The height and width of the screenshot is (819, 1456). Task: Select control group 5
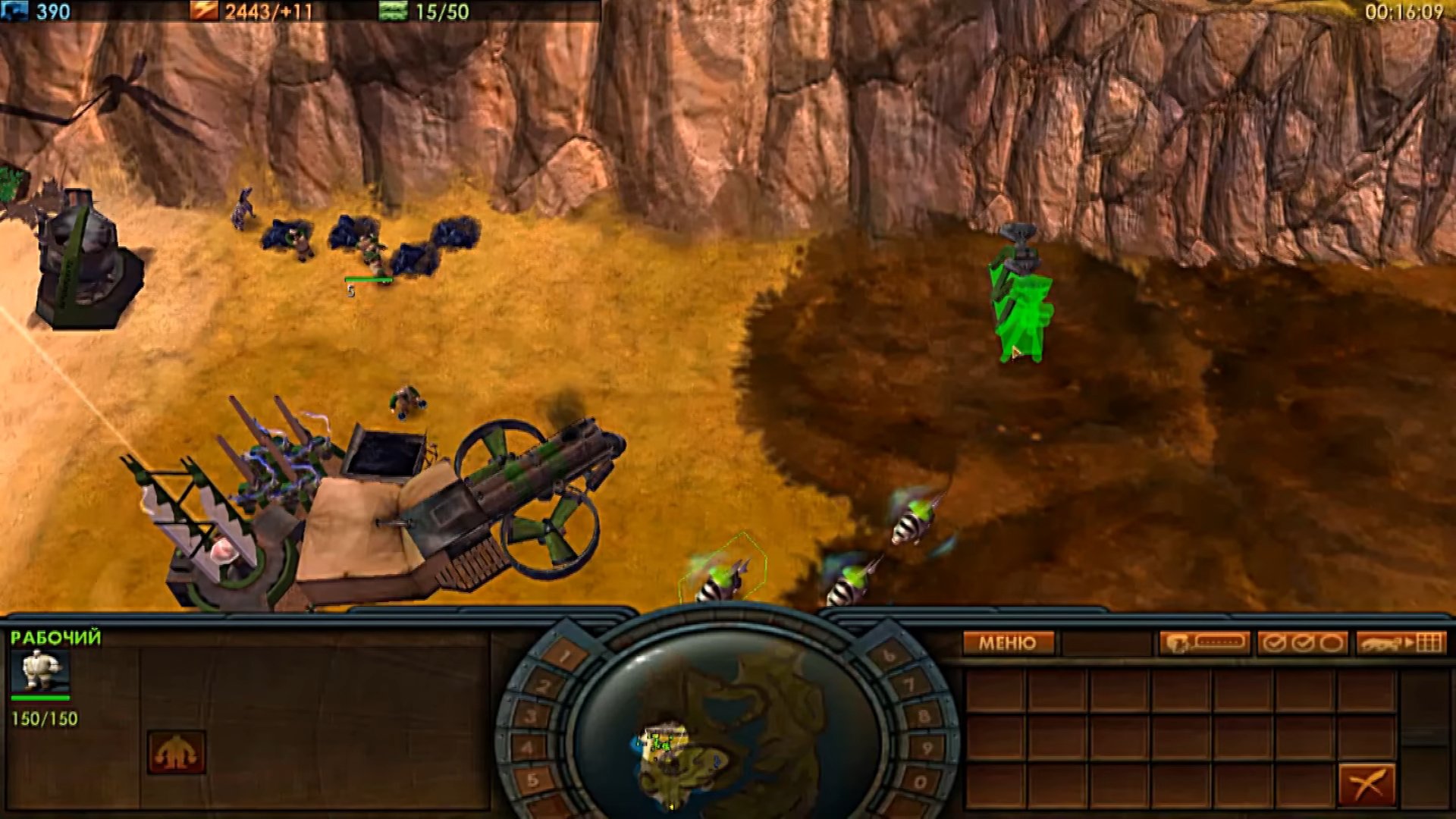click(532, 780)
